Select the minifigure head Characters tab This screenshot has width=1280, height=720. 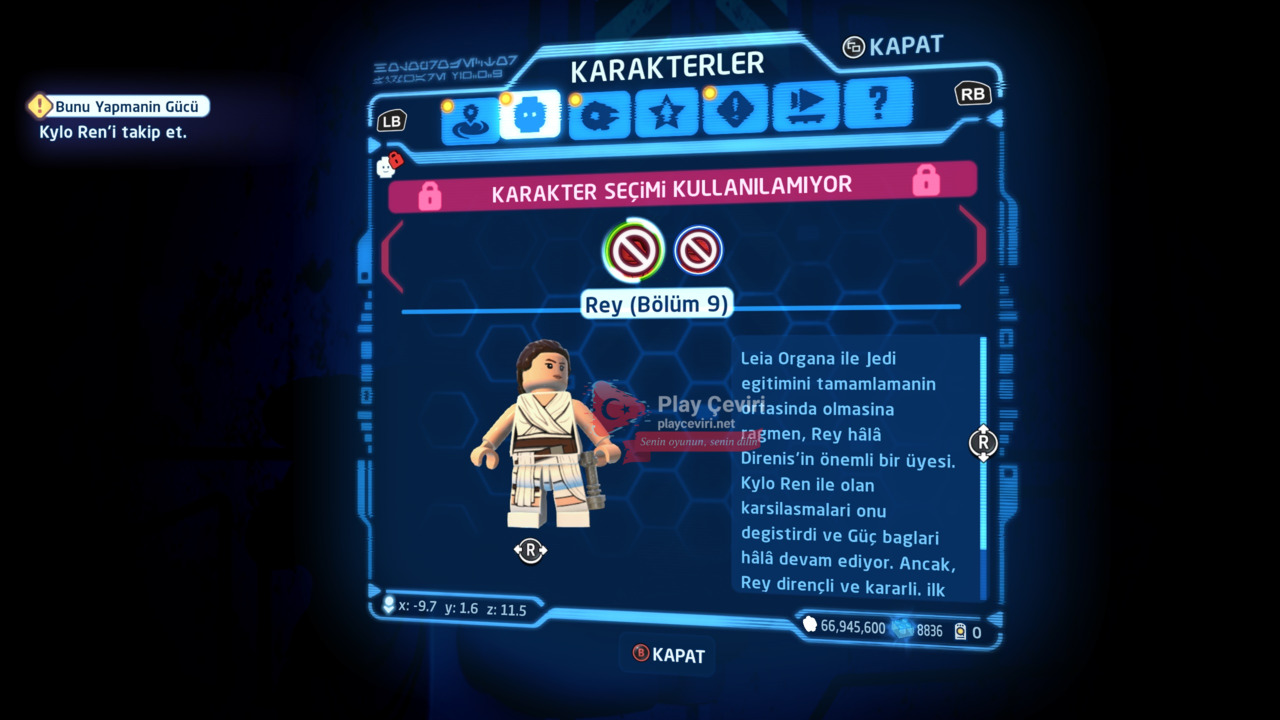click(530, 116)
